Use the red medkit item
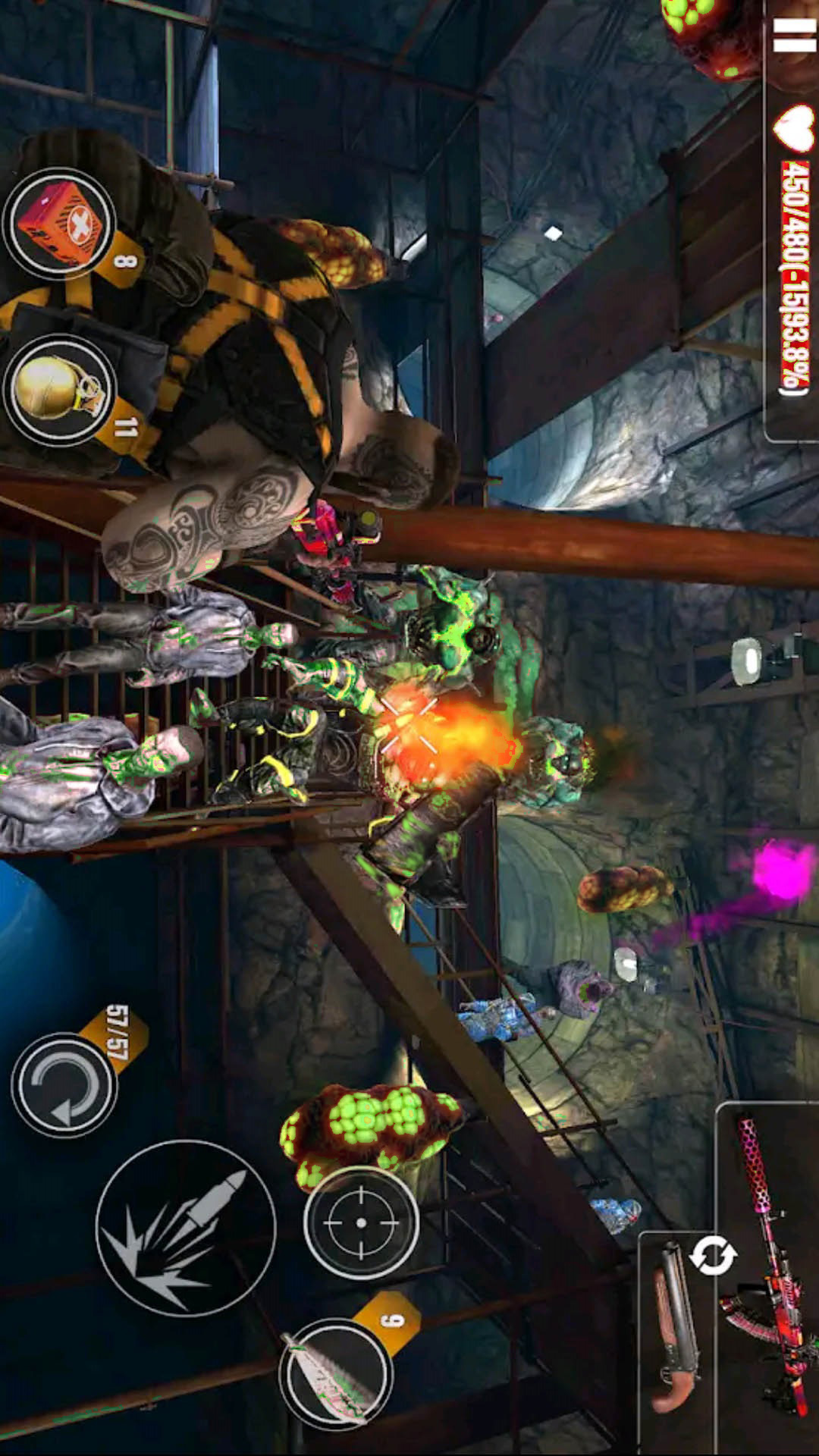The width and height of the screenshot is (819, 1456). pos(60,224)
